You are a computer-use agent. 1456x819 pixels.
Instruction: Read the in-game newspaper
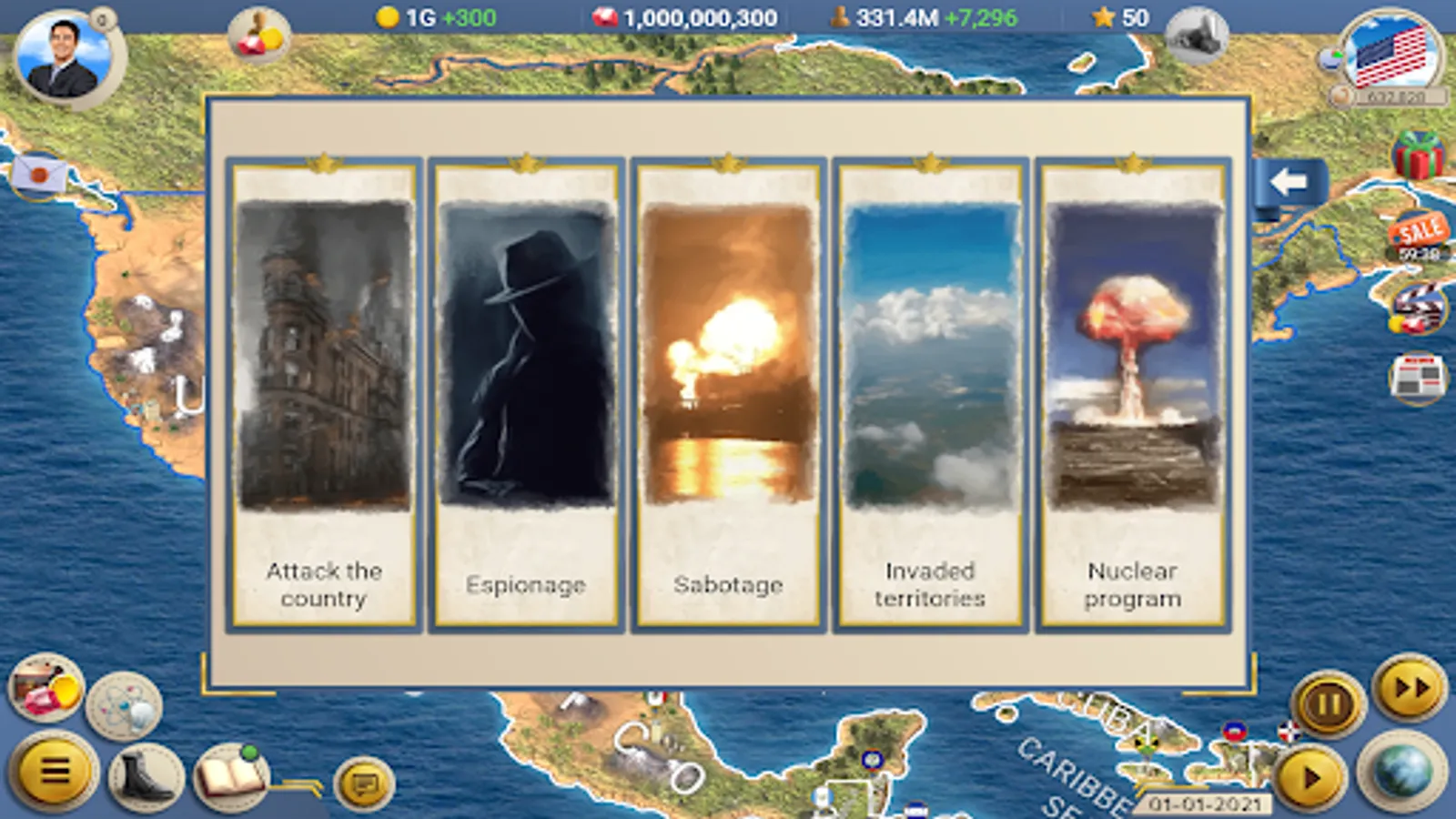(x=1416, y=374)
